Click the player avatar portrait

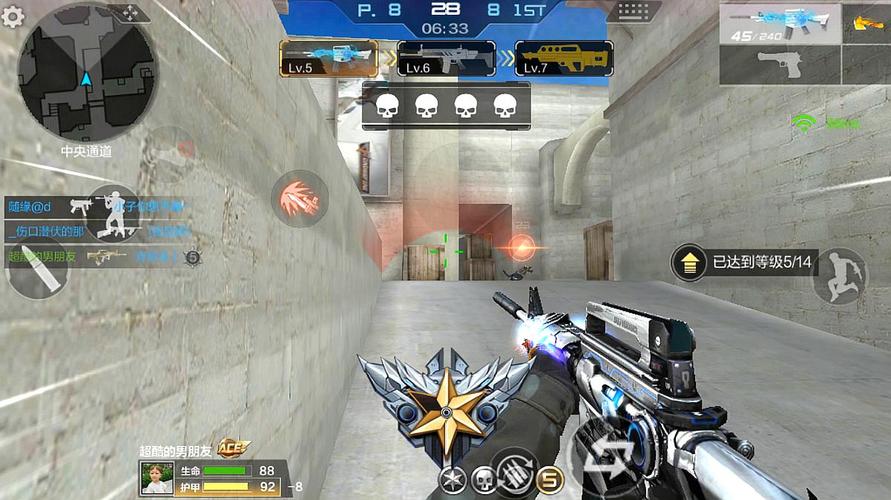pos(157,477)
